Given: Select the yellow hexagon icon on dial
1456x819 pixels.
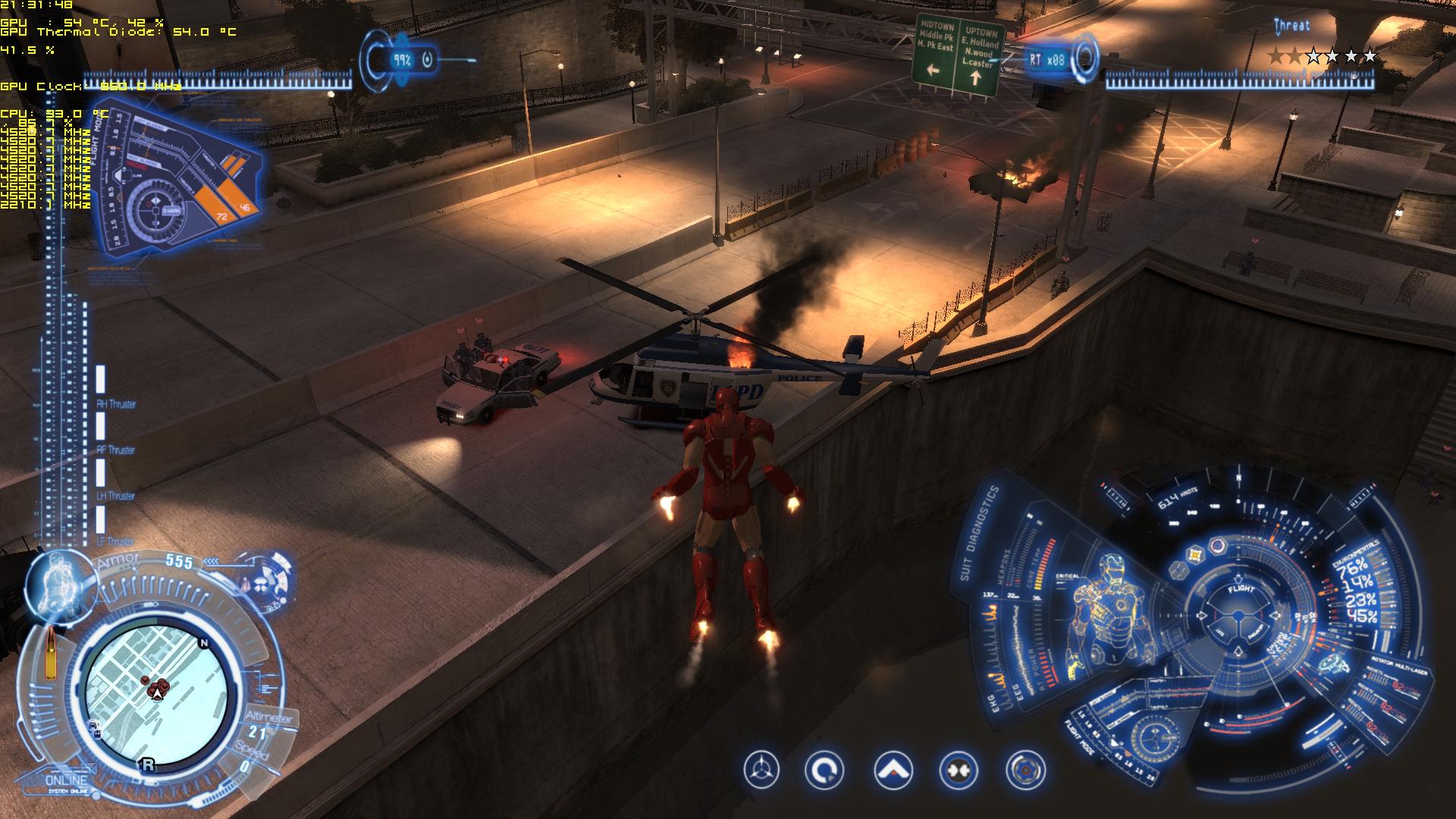Looking at the screenshot, I should 1197,554.
